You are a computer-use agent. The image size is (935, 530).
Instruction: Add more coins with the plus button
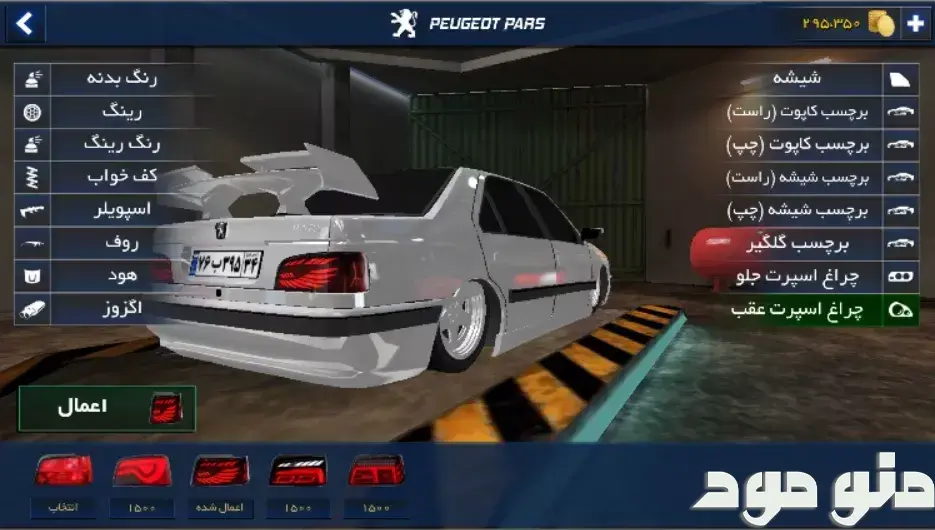(x=915, y=24)
